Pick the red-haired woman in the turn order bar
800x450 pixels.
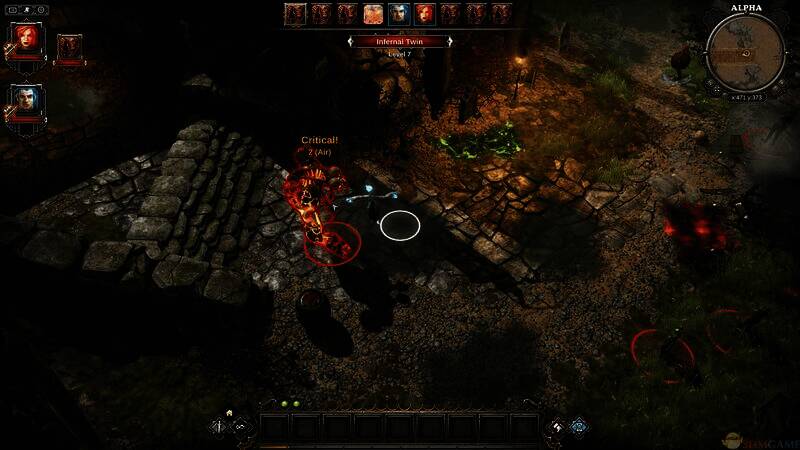[424, 14]
